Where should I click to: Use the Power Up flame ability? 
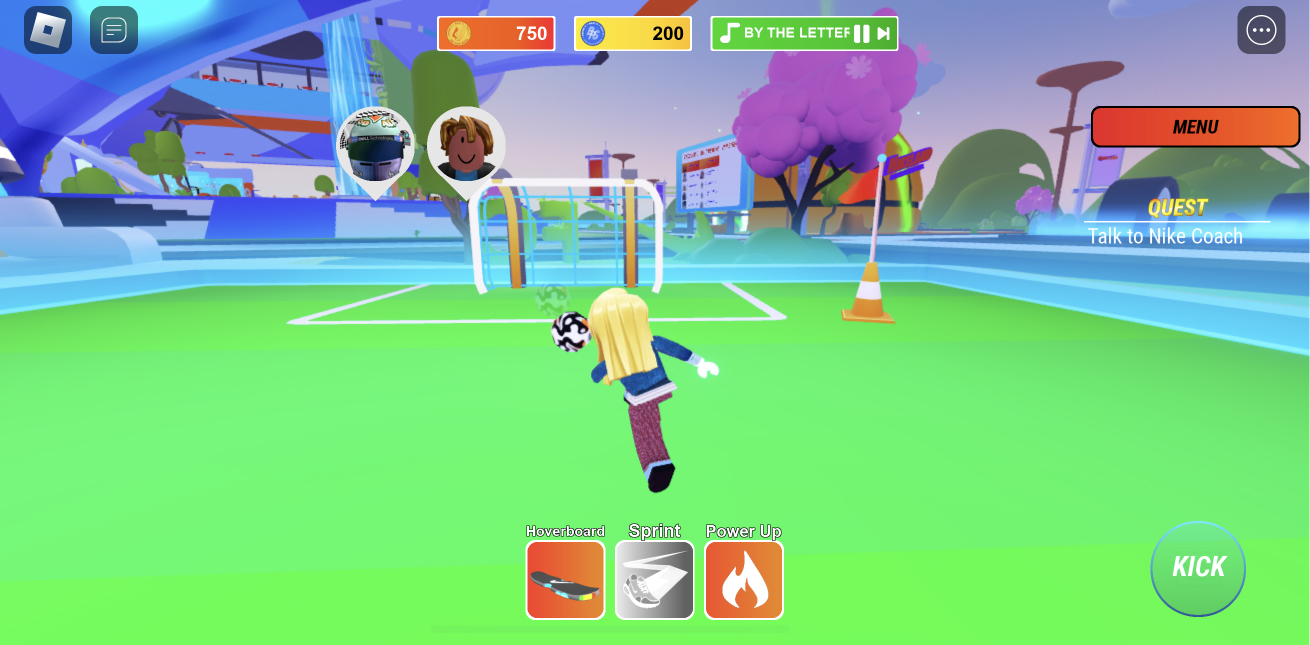click(744, 580)
